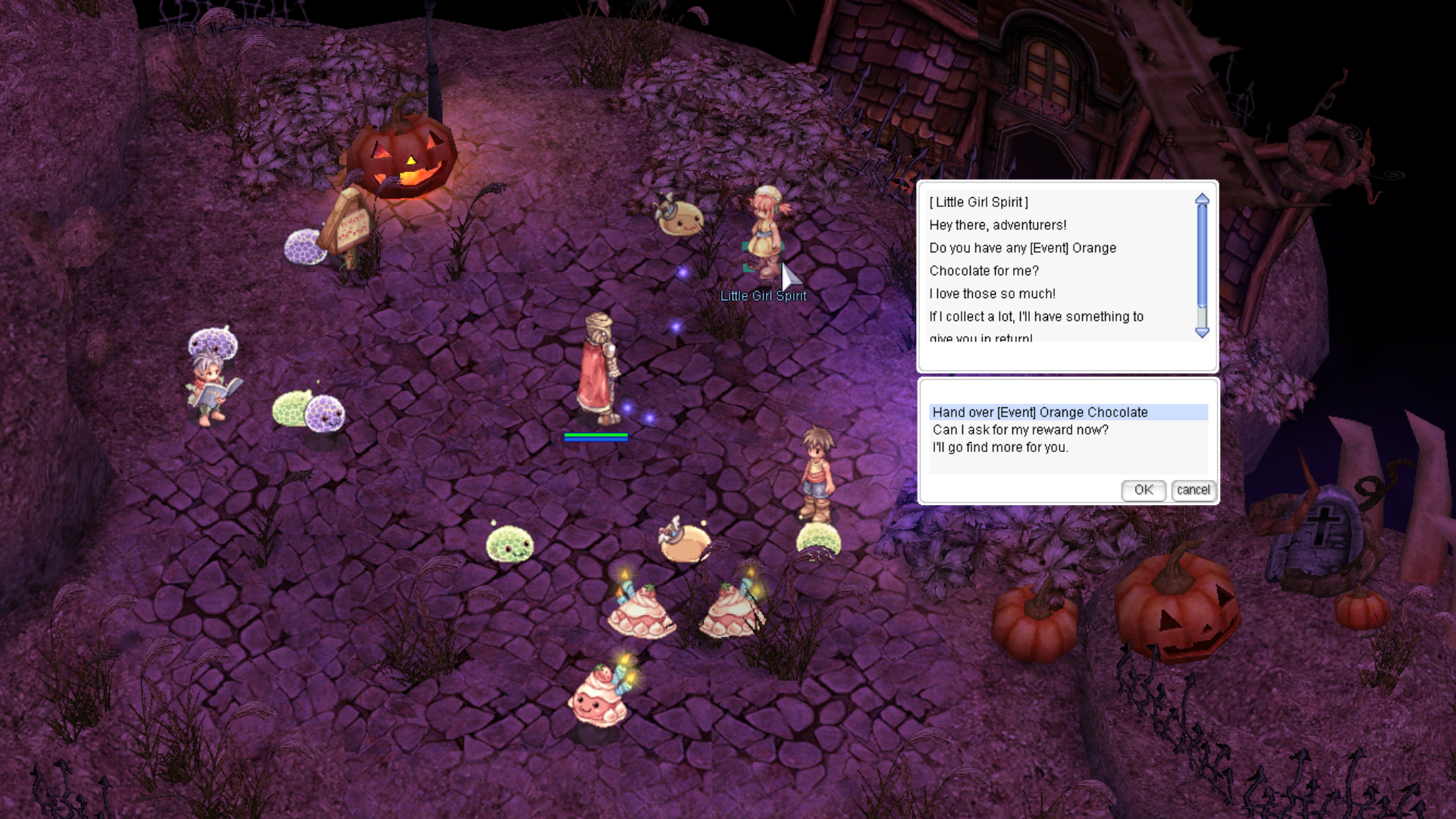This screenshot has width=1456, height=819.
Task: Click the dialogue scrollbar down arrow
Action: (x=1202, y=332)
